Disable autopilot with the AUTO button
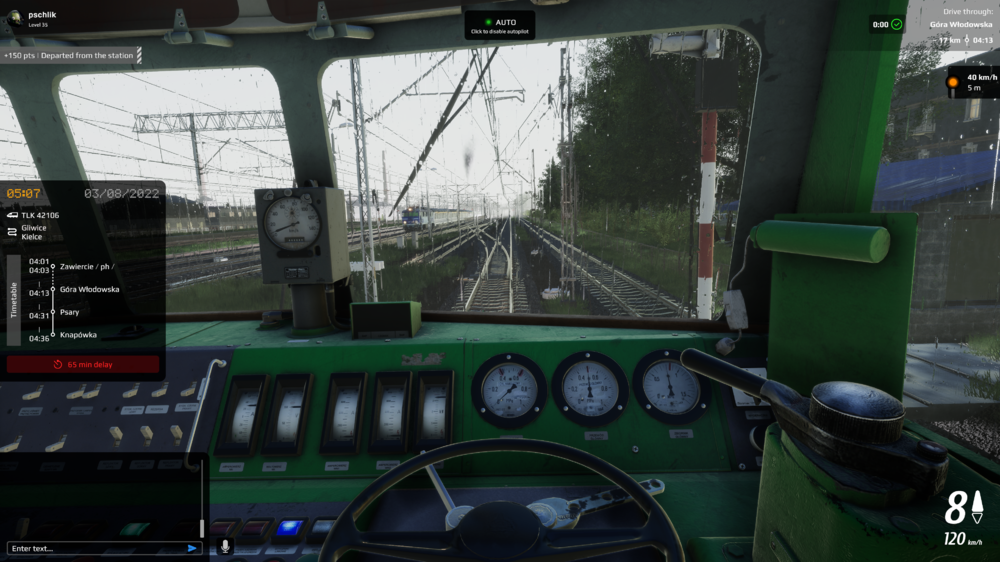This screenshot has height=562, width=1000. (500, 25)
